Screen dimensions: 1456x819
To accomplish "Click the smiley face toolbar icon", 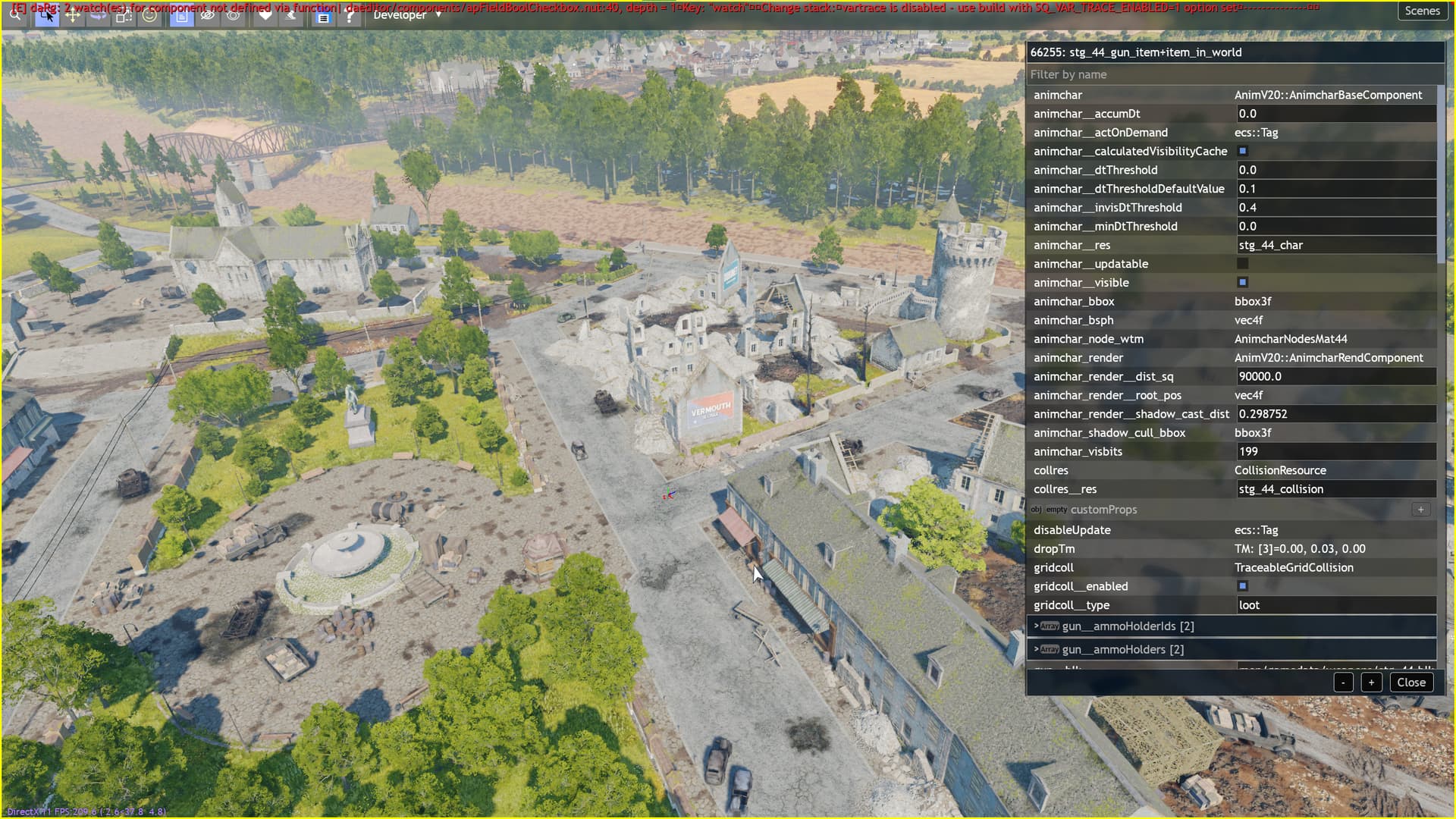I will point(149,15).
